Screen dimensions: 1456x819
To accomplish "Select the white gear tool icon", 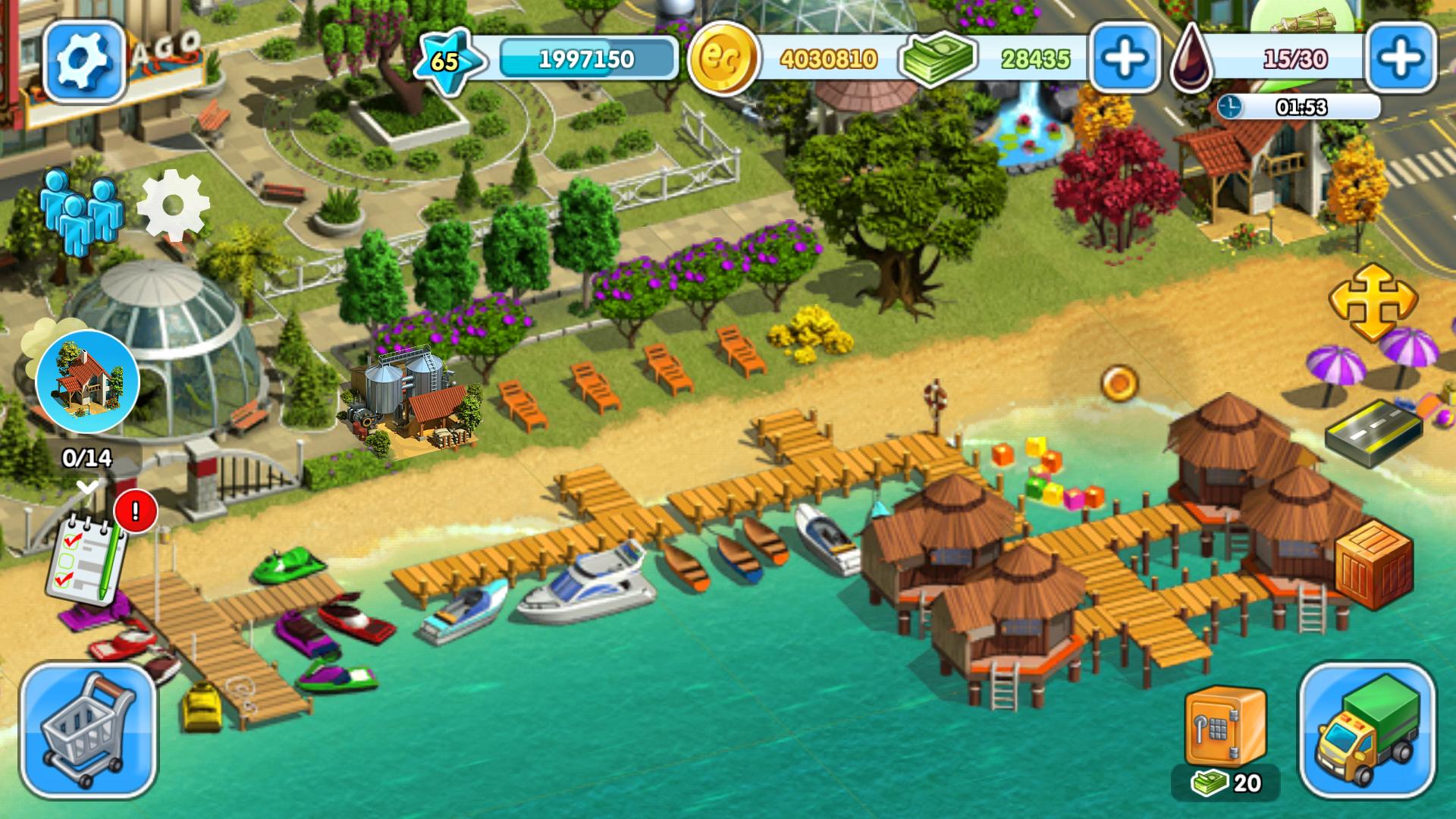I will point(173,206).
